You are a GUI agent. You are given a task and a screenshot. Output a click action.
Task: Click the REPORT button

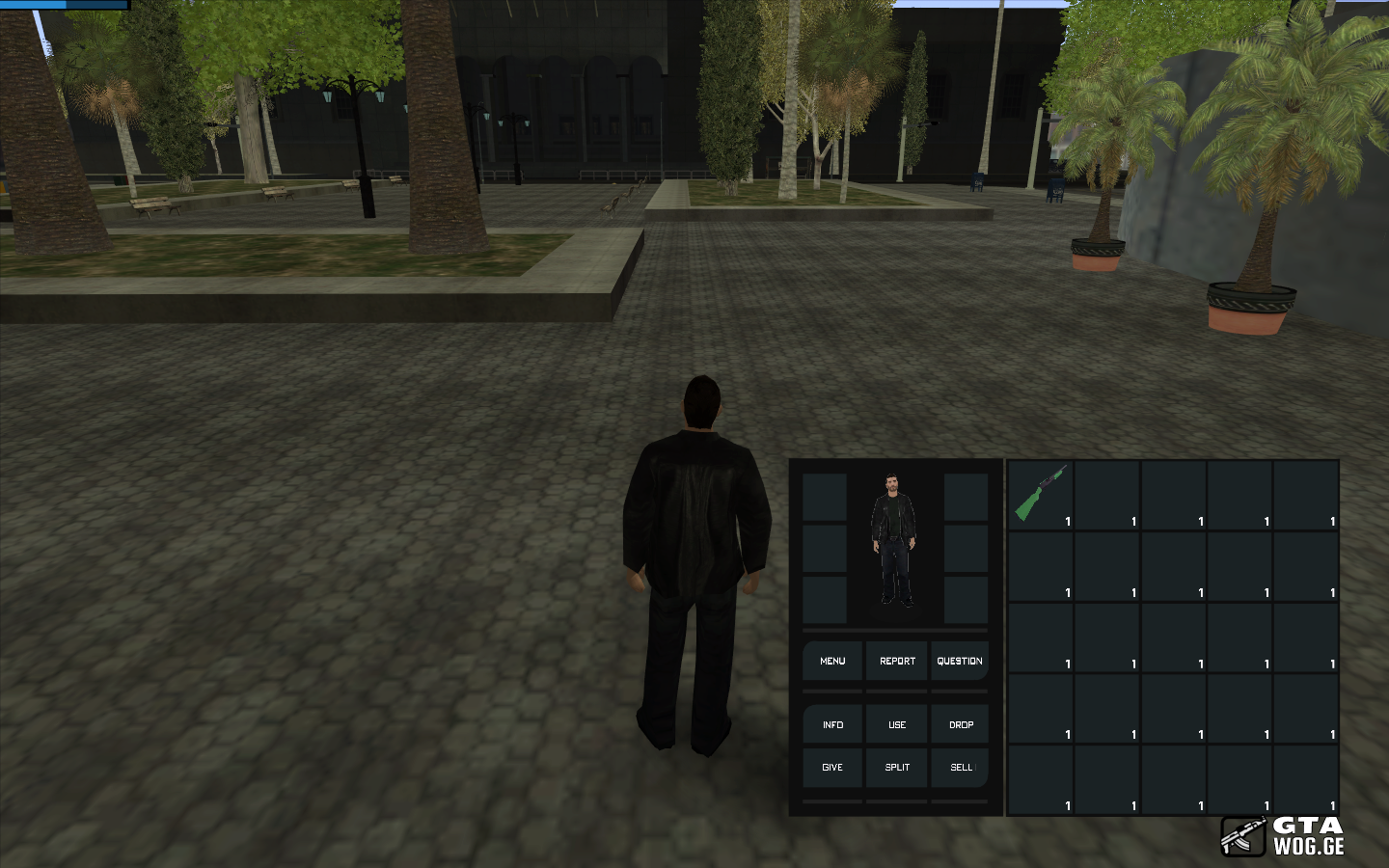(x=897, y=662)
